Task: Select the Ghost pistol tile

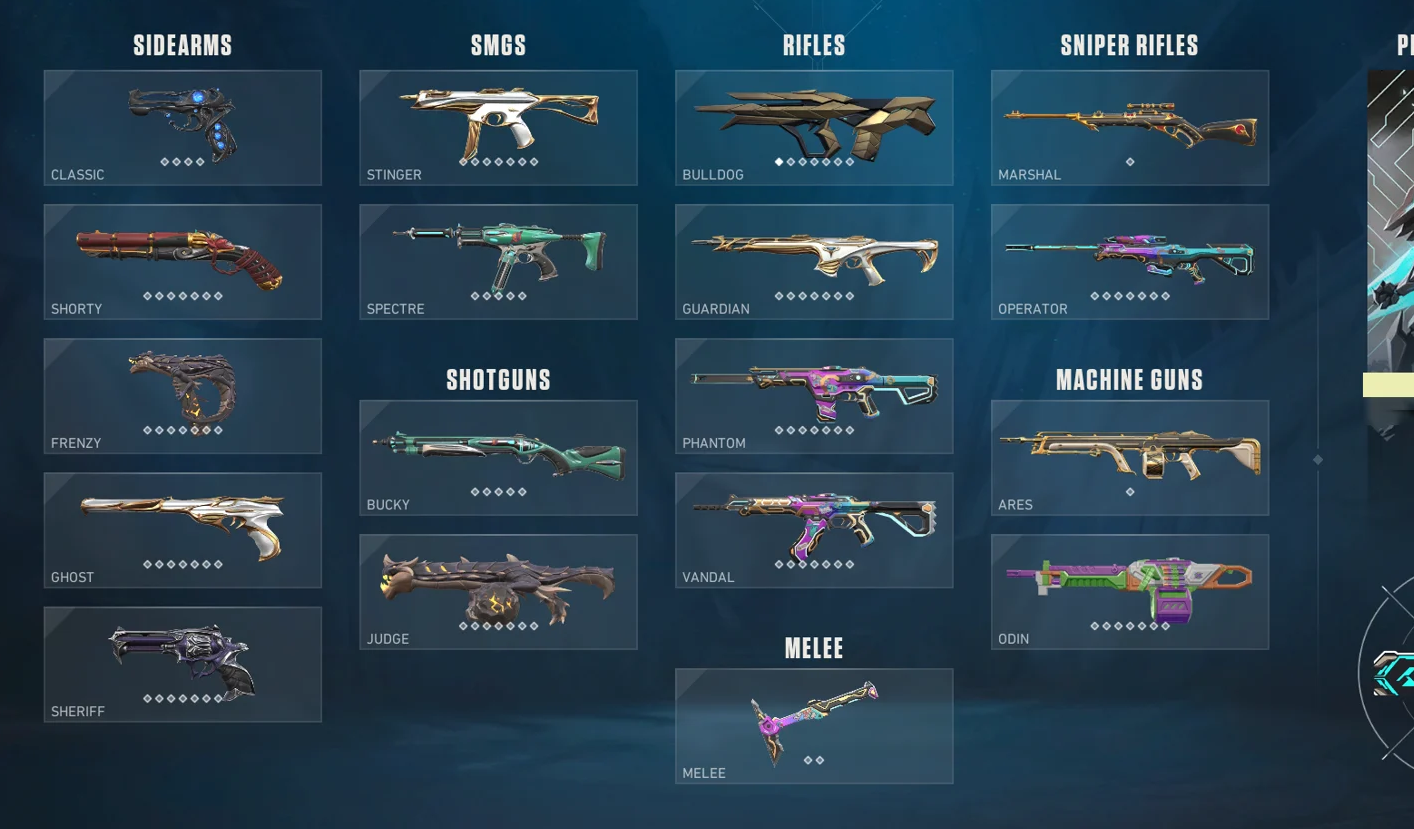Action: tap(182, 529)
